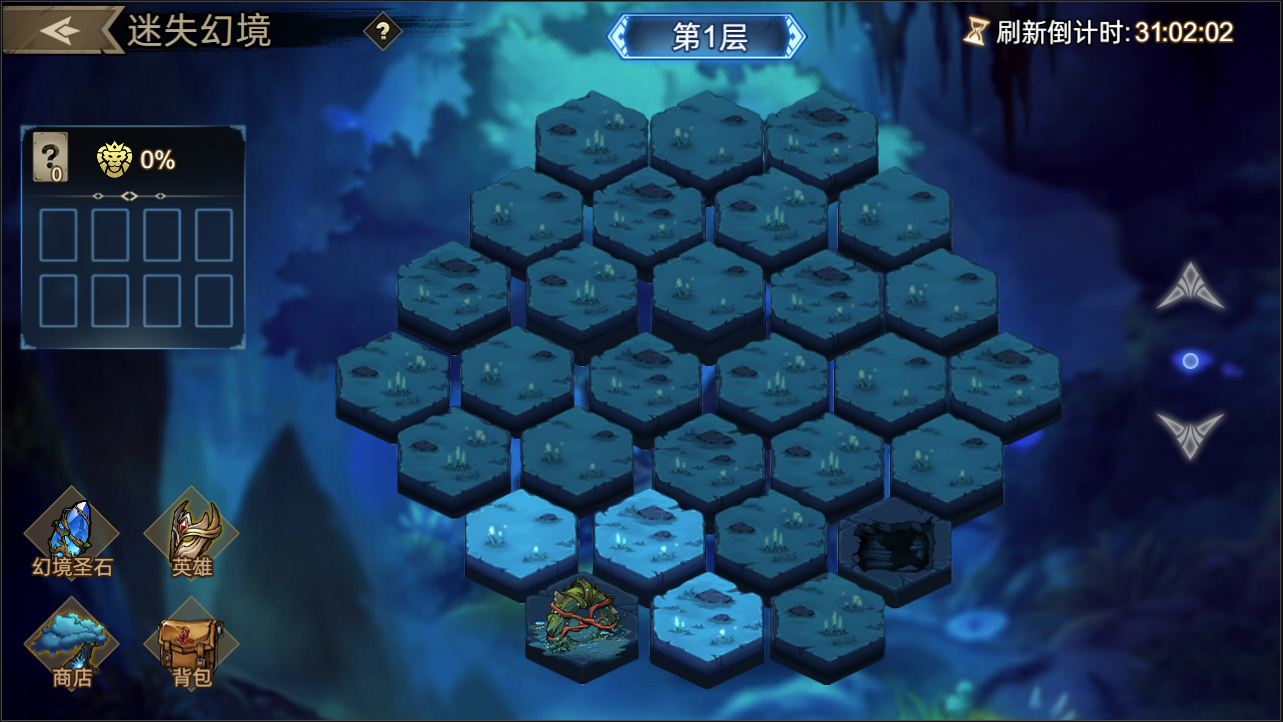Move down a floor with lower arrow

point(1190,433)
